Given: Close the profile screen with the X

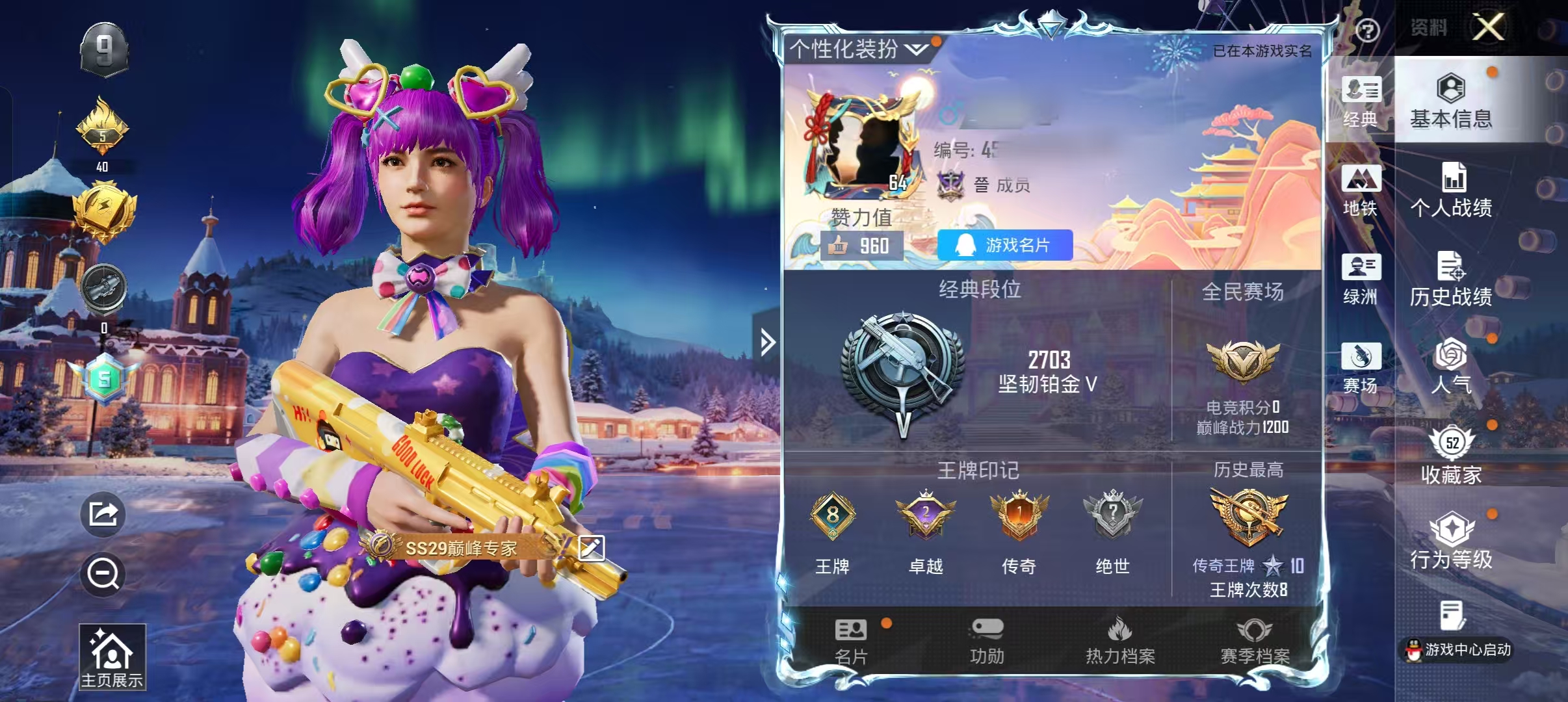Looking at the screenshot, I should pyautogui.click(x=1488, y=27).
